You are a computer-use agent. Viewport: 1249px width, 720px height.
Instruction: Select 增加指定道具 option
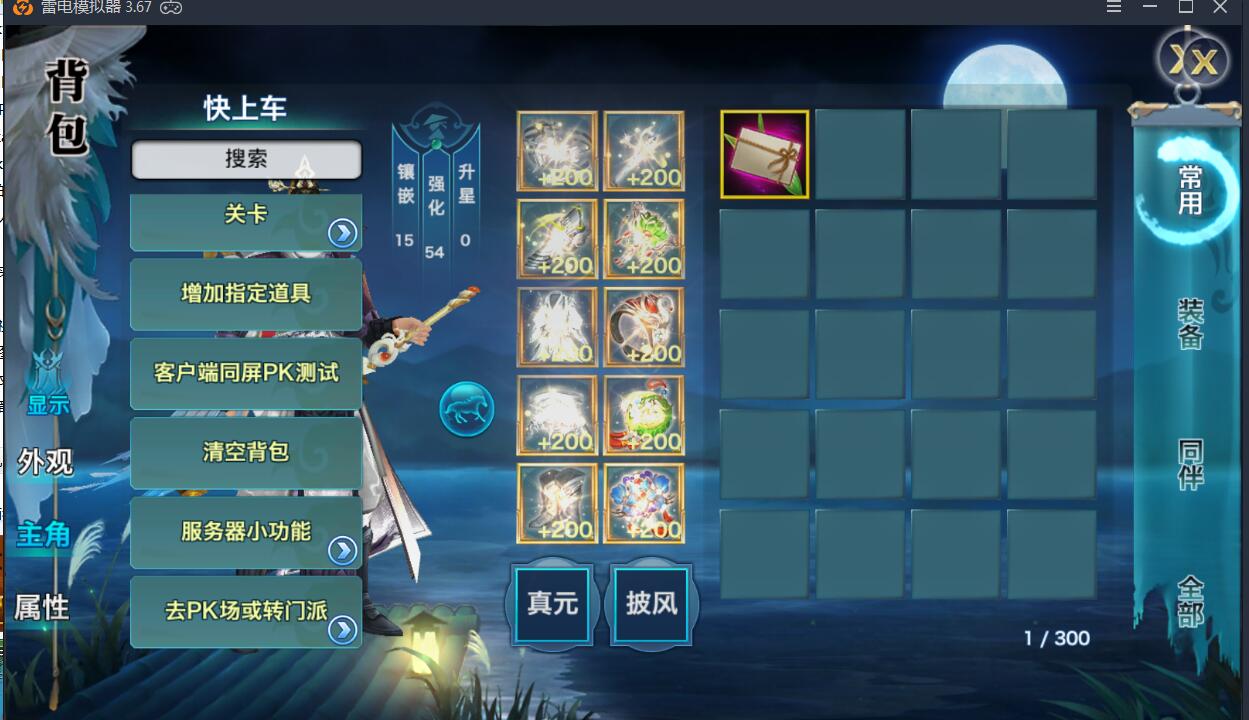pyautogui.click(x=246, y=294)
